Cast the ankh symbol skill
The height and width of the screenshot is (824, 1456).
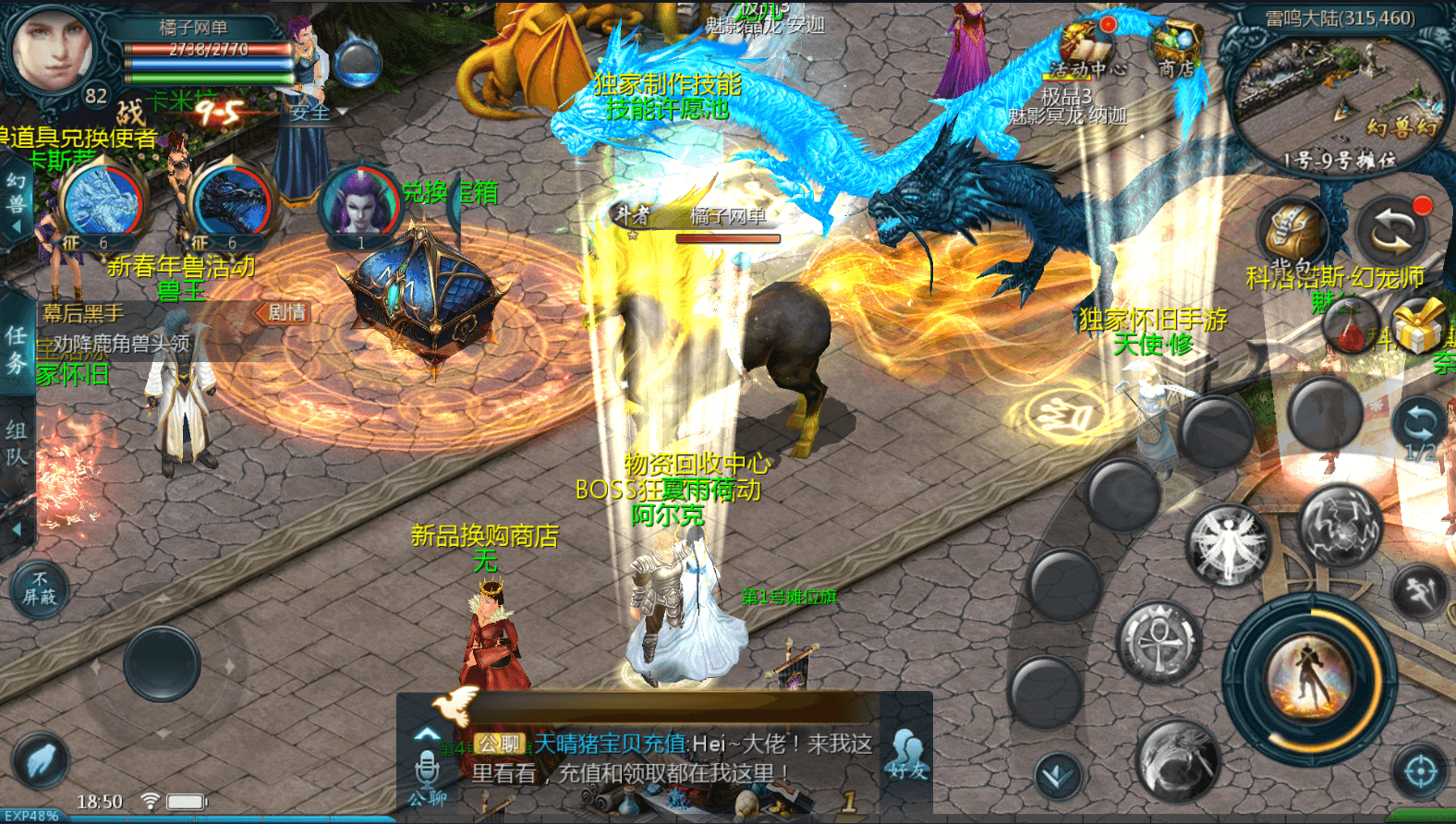(x=1159, y=642)
